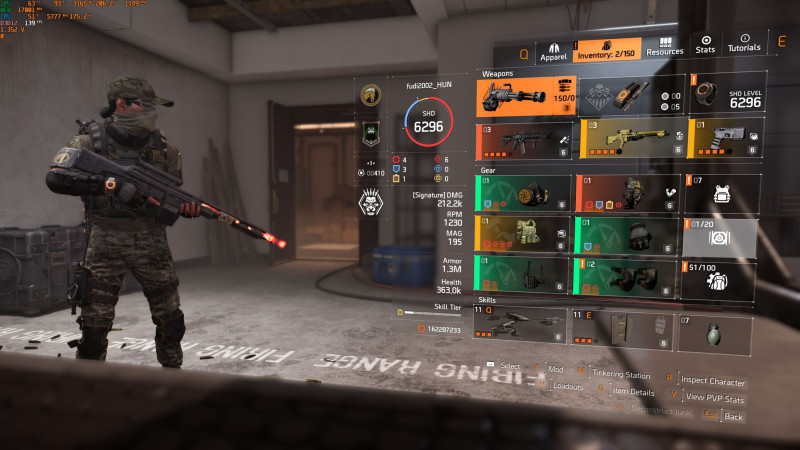
Task: Open the Apparel tab
Action: (553, 51)
